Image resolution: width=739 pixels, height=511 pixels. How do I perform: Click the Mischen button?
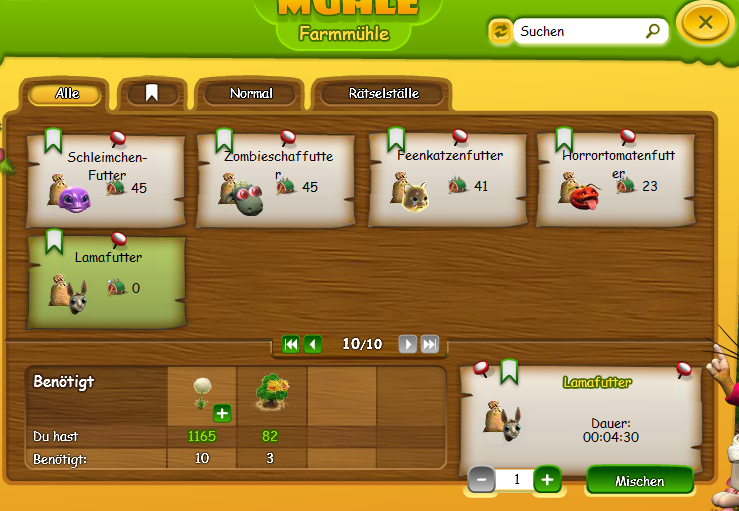click(639, 481)
